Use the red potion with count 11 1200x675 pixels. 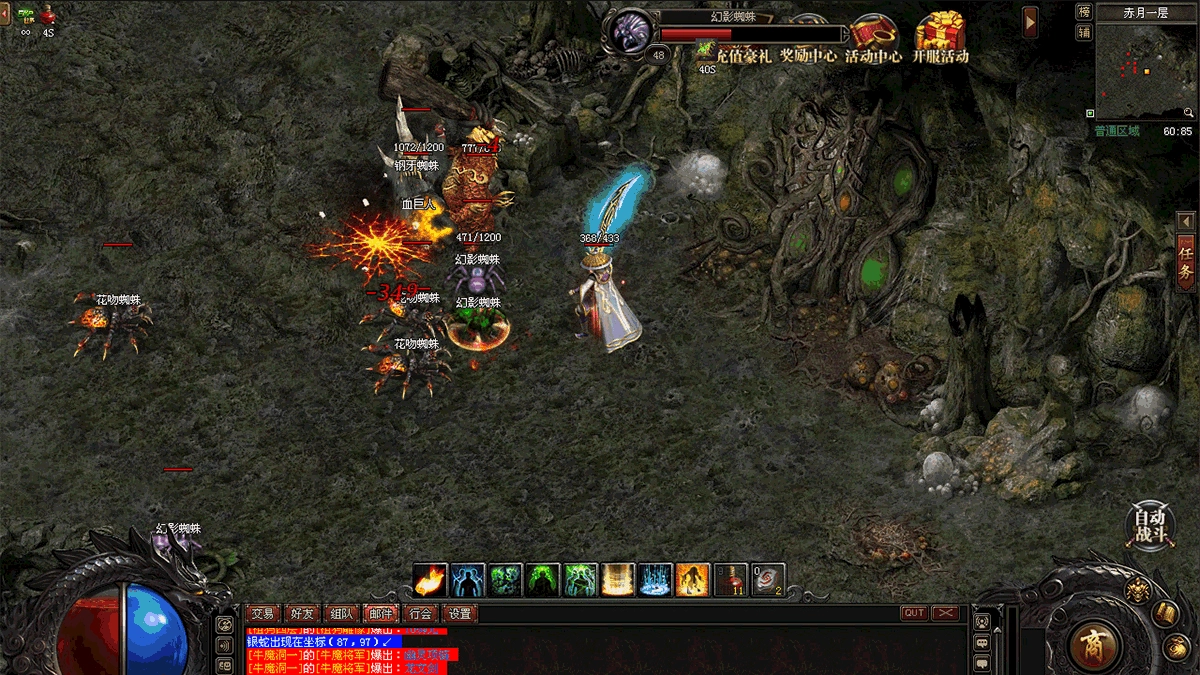732,580
